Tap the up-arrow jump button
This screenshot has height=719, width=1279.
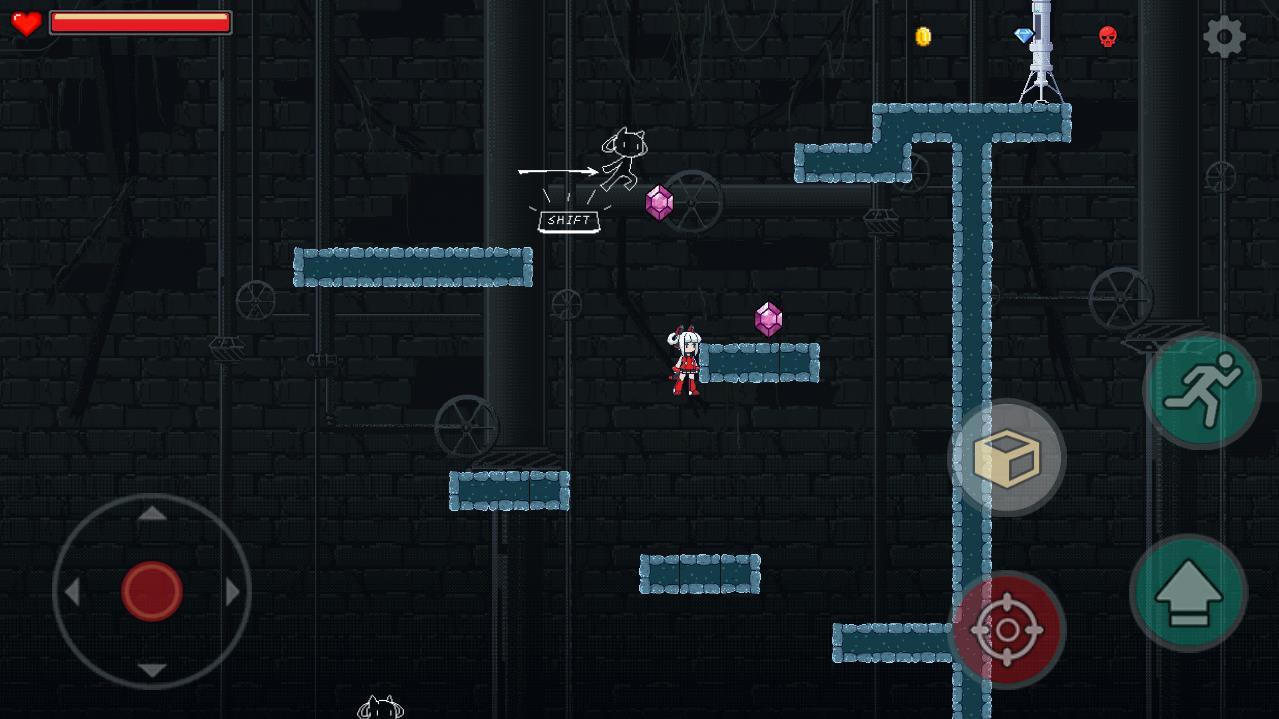tap(1188, 593)
